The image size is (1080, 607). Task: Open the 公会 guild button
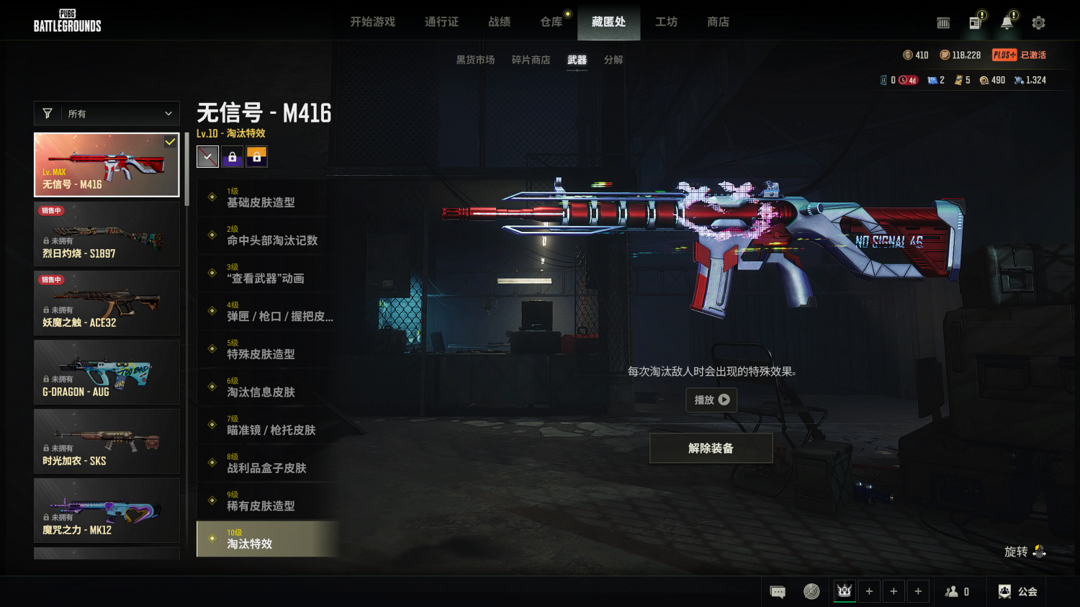click(x=1017, y=592)
